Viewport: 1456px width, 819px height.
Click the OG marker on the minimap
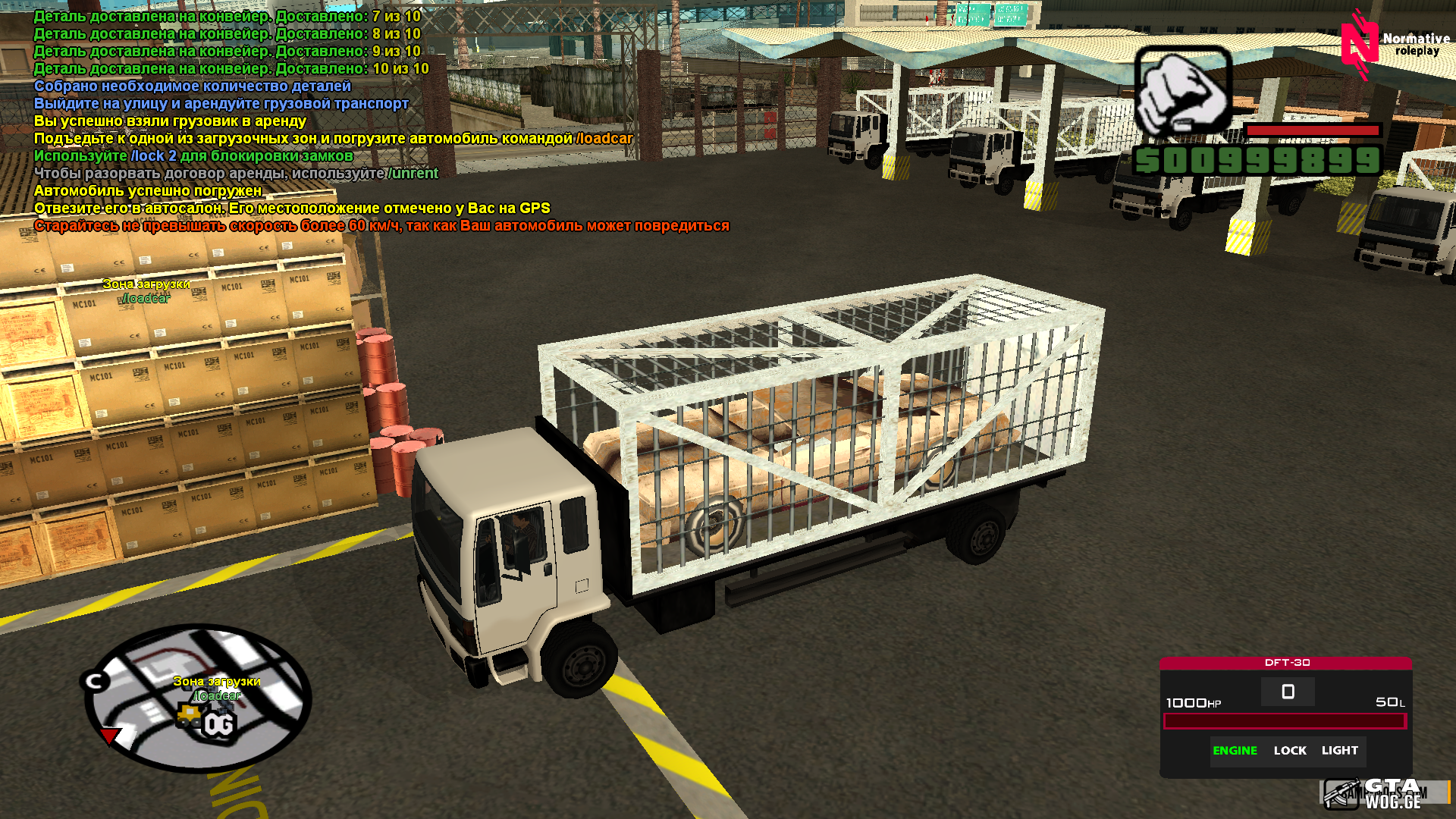[218, 726]
